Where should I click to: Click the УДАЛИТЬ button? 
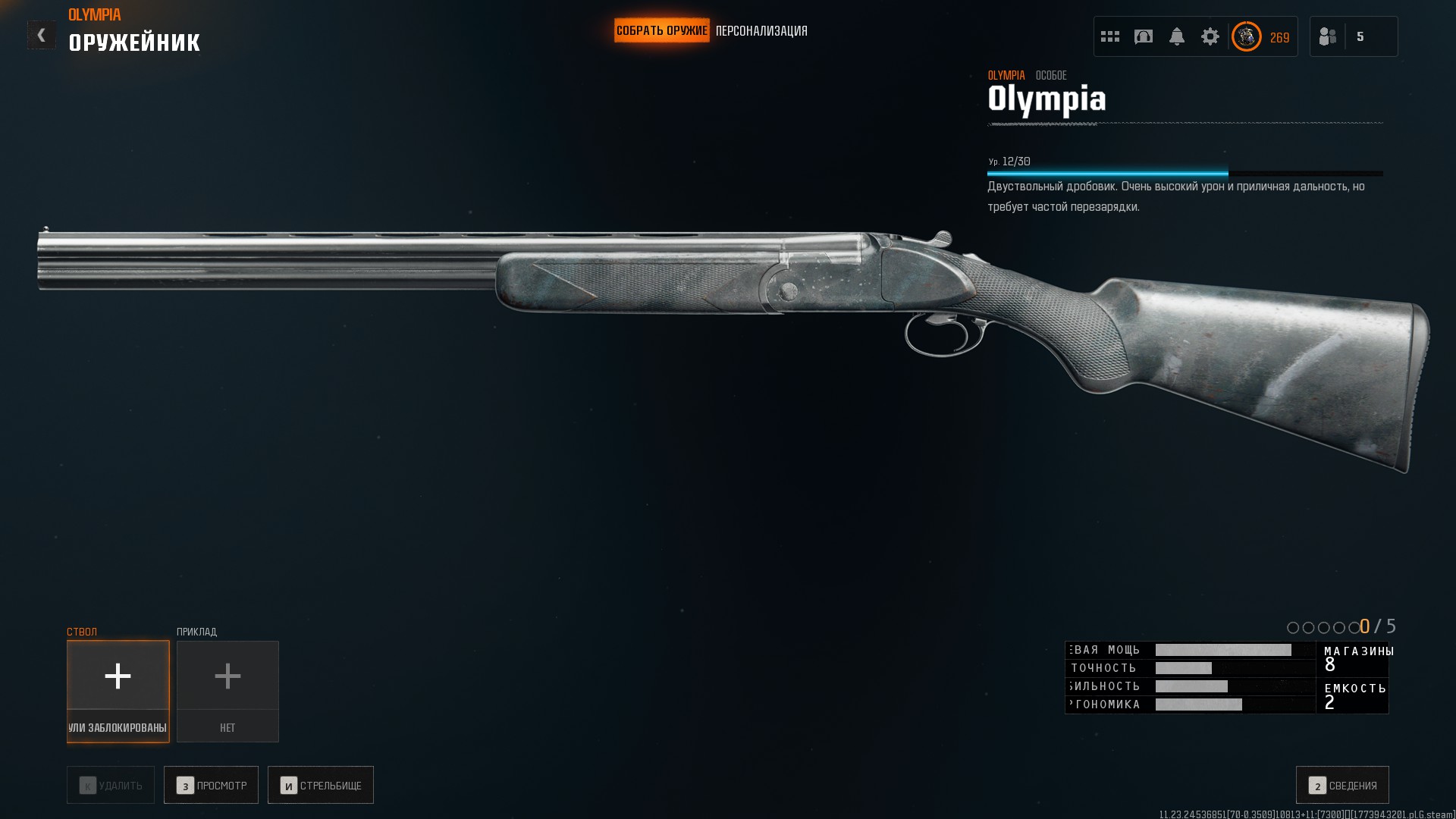(111, 785)
